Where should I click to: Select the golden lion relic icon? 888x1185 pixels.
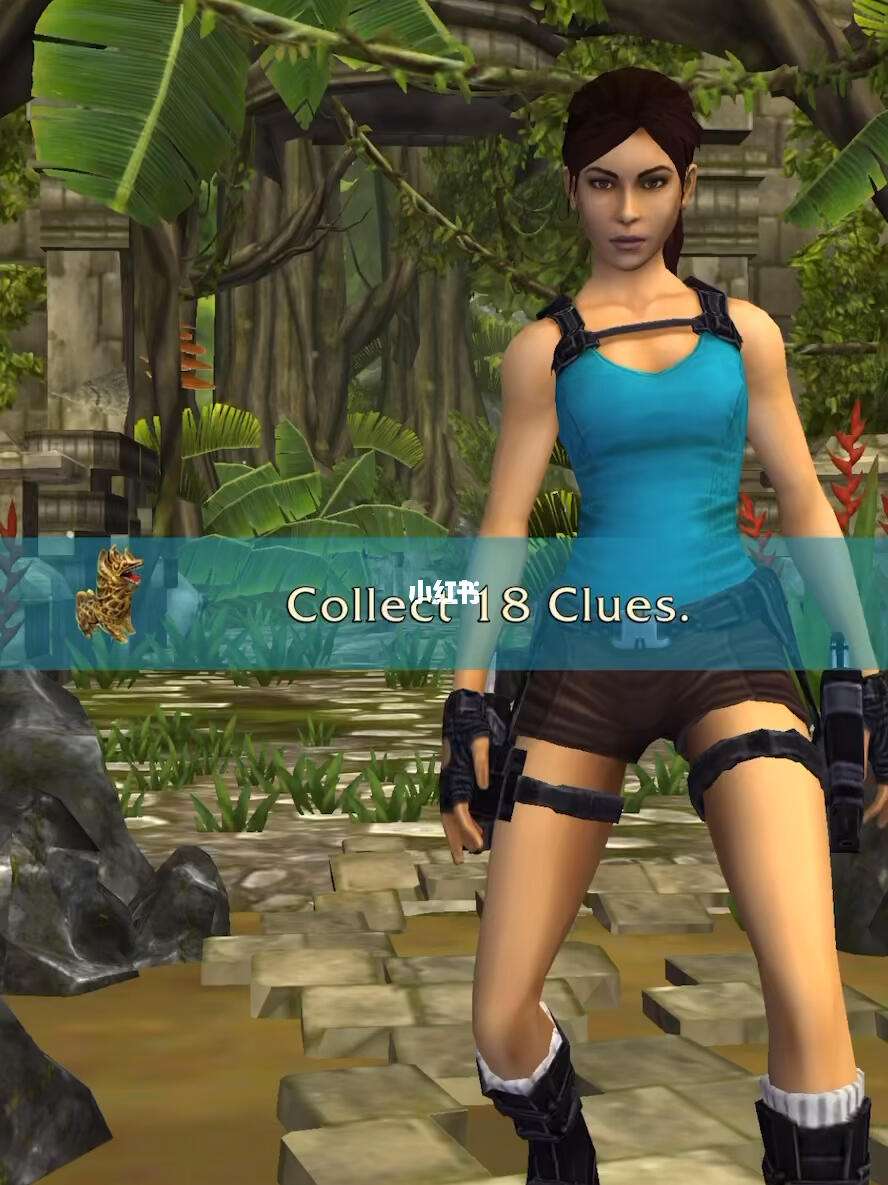[109, 594]
